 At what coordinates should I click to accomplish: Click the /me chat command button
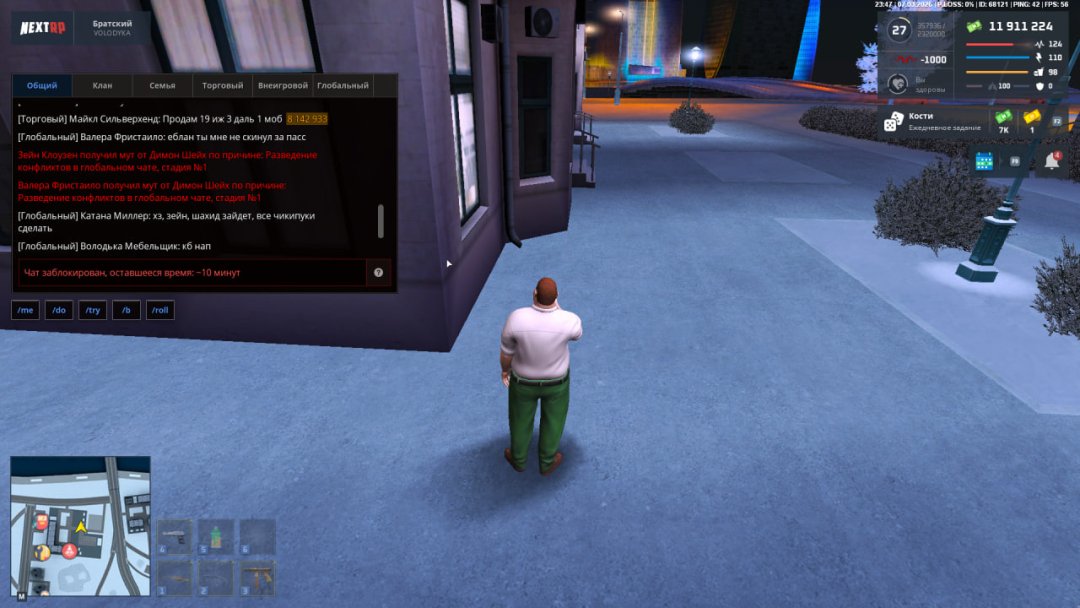tap(25, 311)
